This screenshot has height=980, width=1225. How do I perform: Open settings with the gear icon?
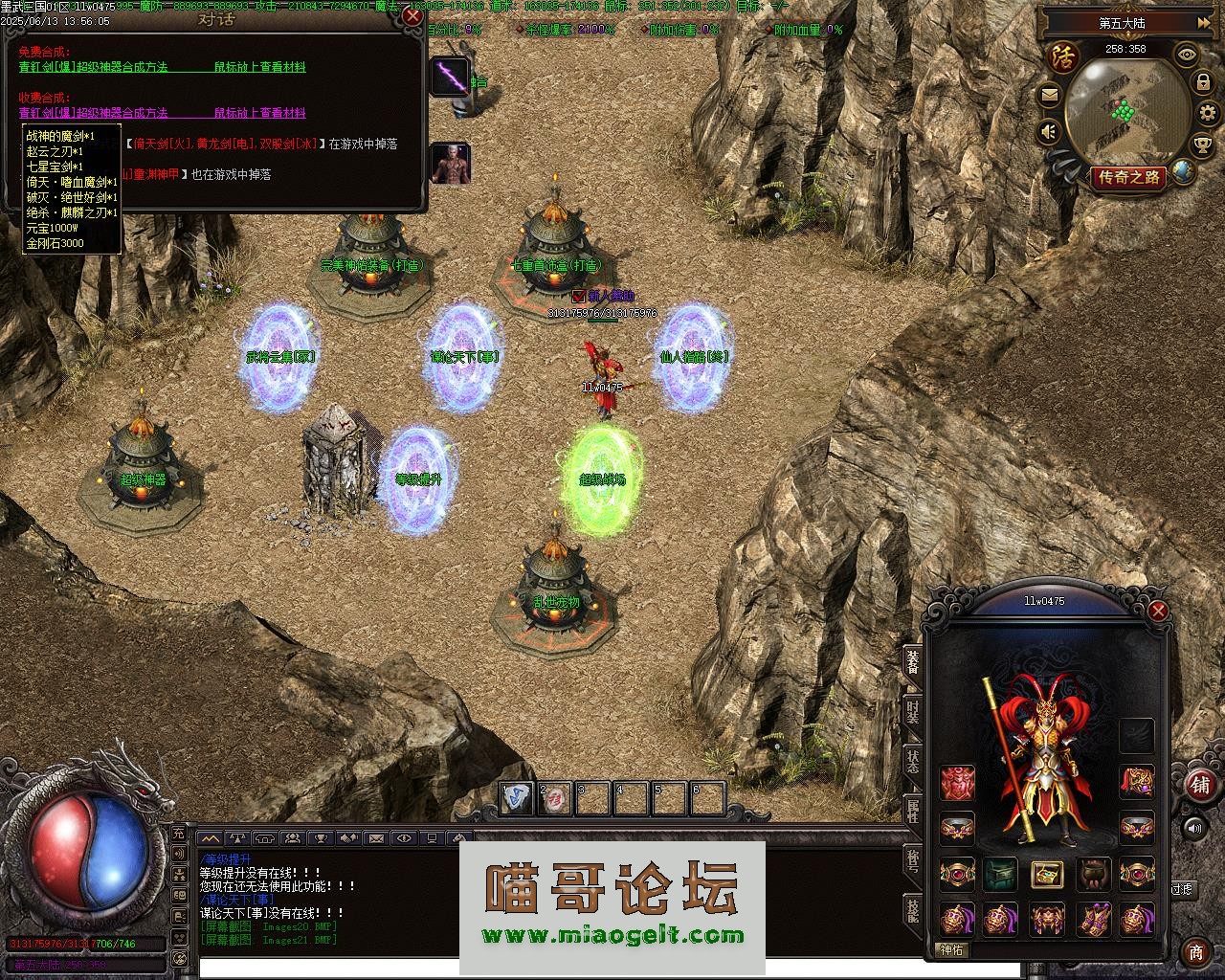pyautogui.click(x=1204, y=82)
